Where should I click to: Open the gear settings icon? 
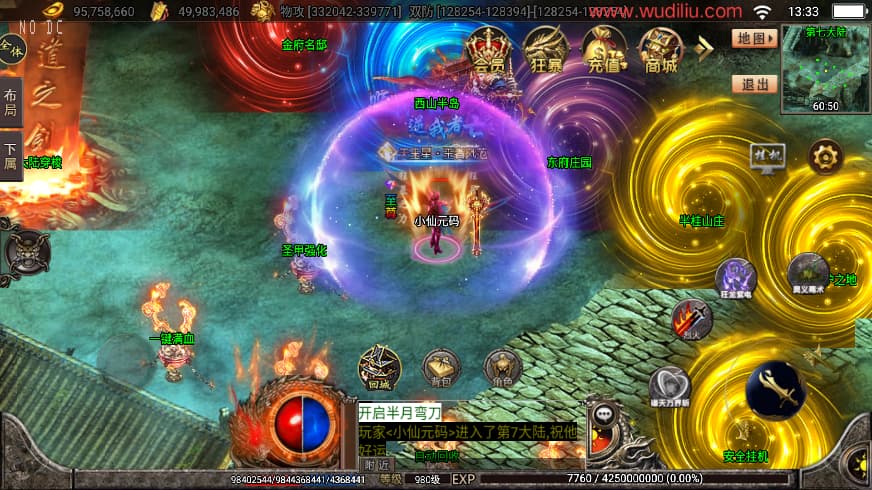825,157
